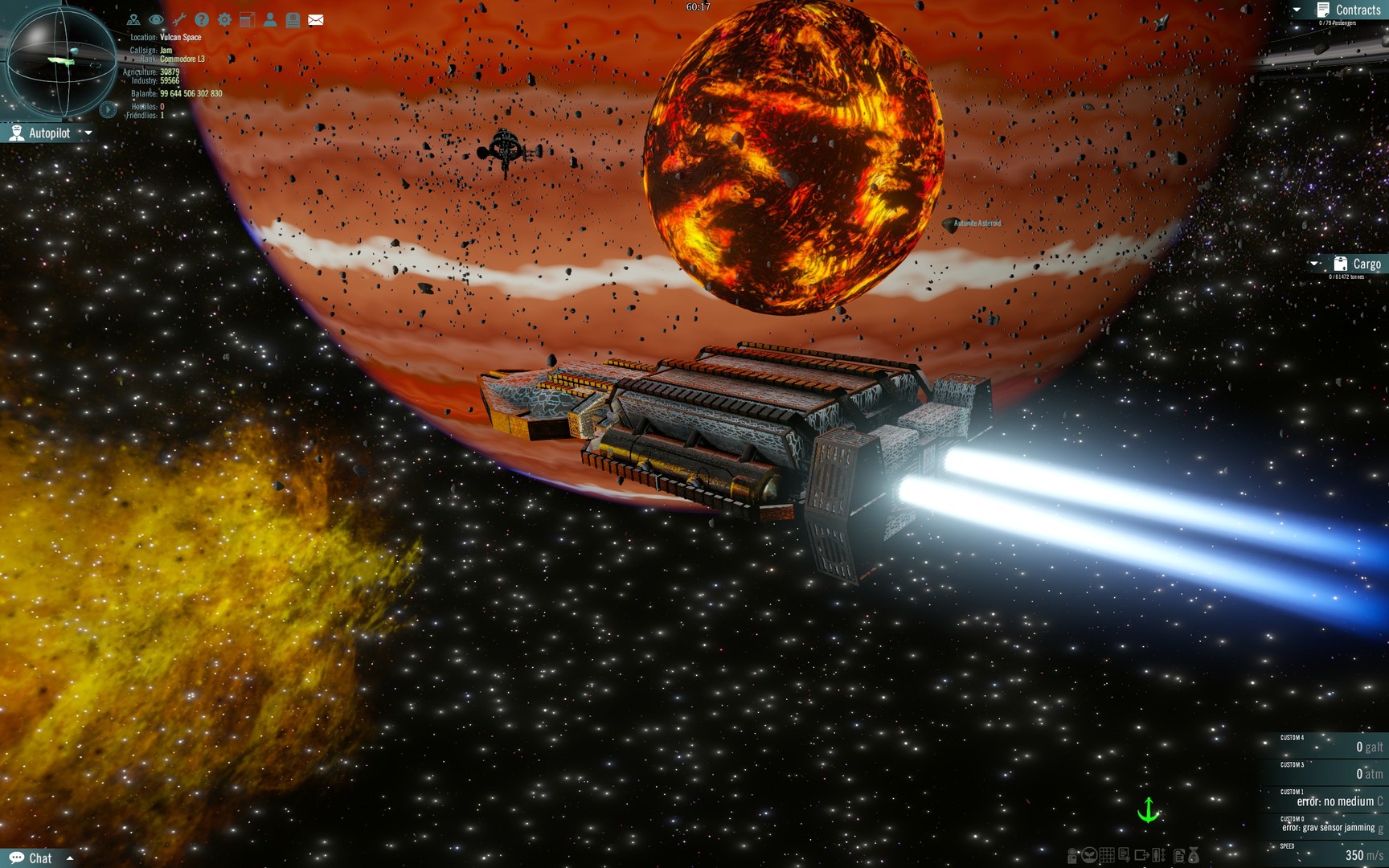1389x868 pixels.
Task: Open the help panel
Action: pyautogui.click(x=200, y=20)
